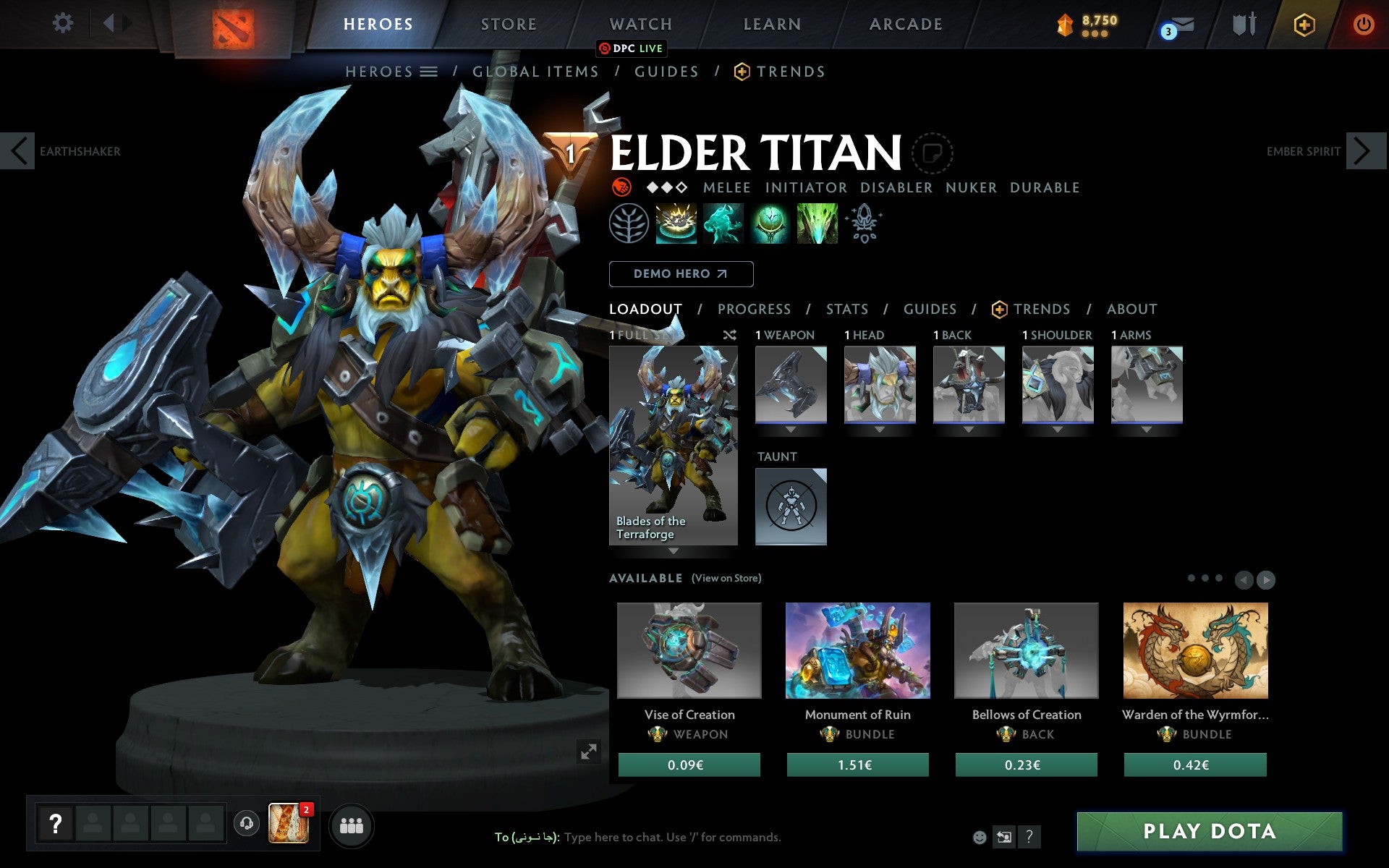
Task: Click the DEMO HERO button
Action: [681, 274]
